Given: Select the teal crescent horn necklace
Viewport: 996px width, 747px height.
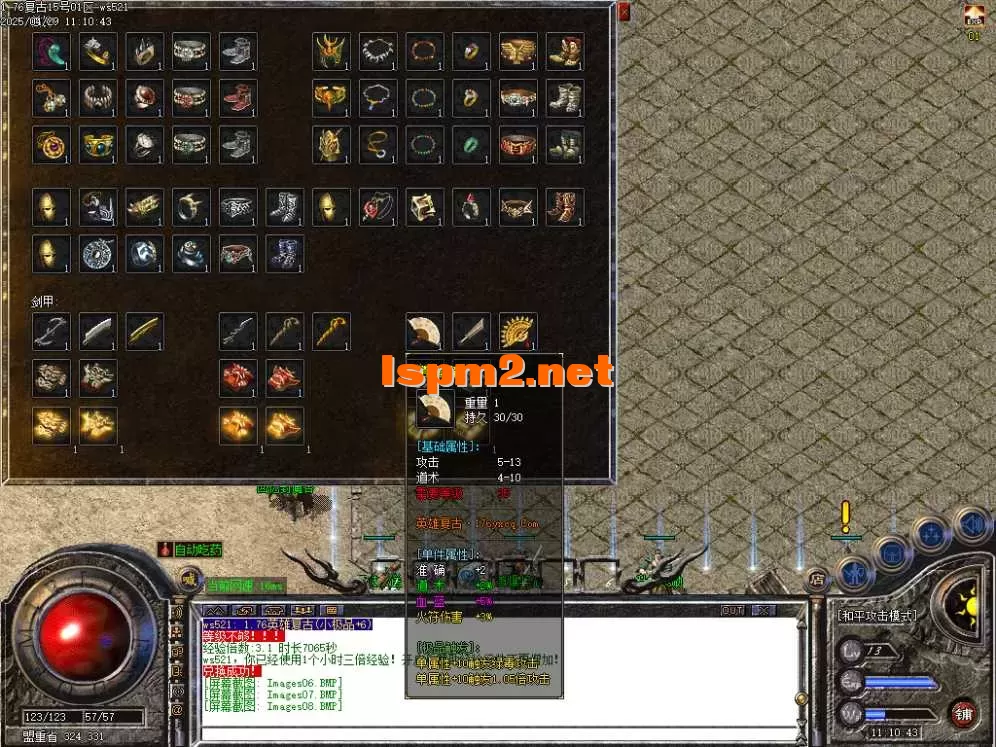Looking at the screenshot, I should (x=51, y=51).
